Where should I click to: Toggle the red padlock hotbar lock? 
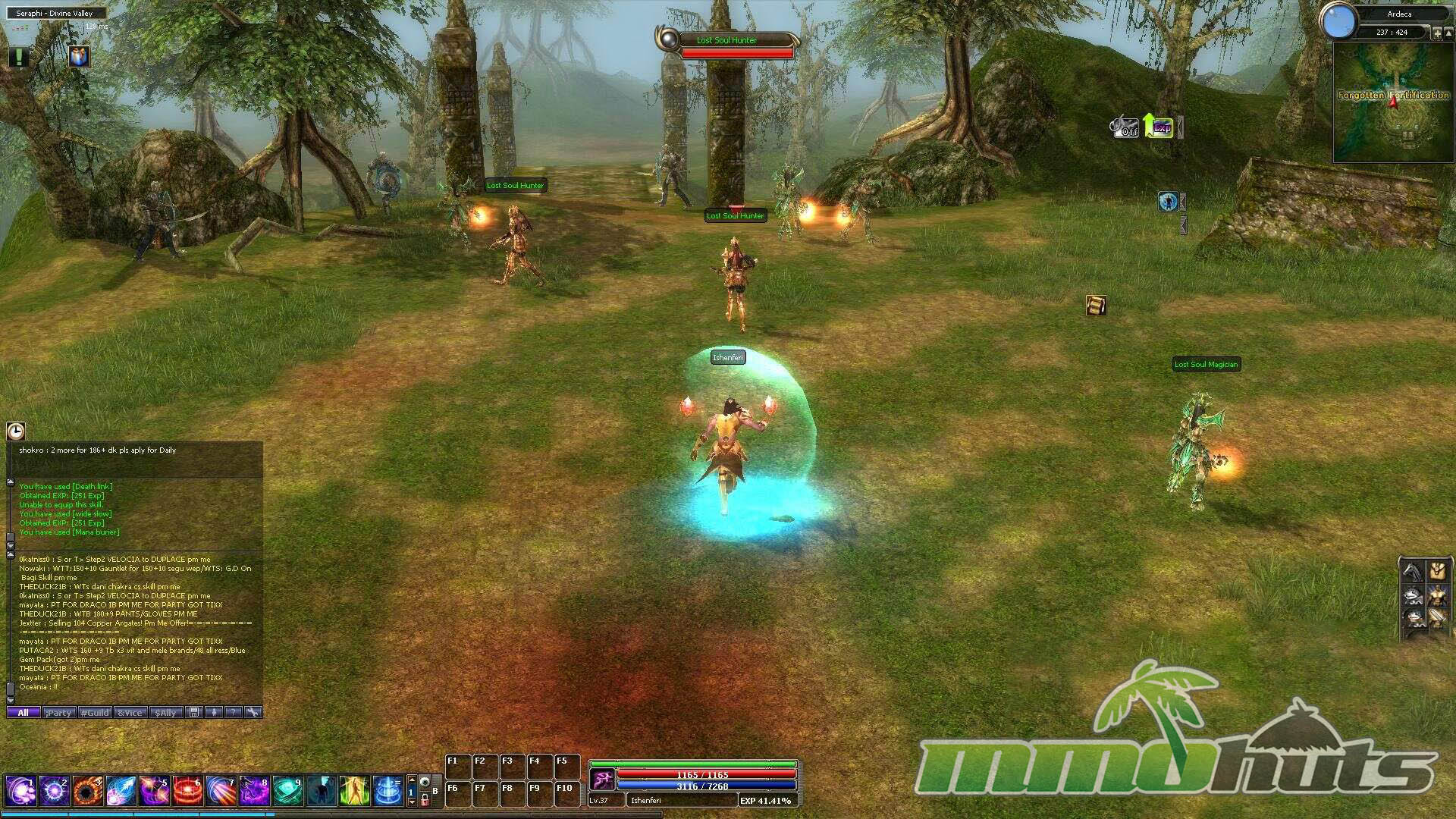pos(425,799)
